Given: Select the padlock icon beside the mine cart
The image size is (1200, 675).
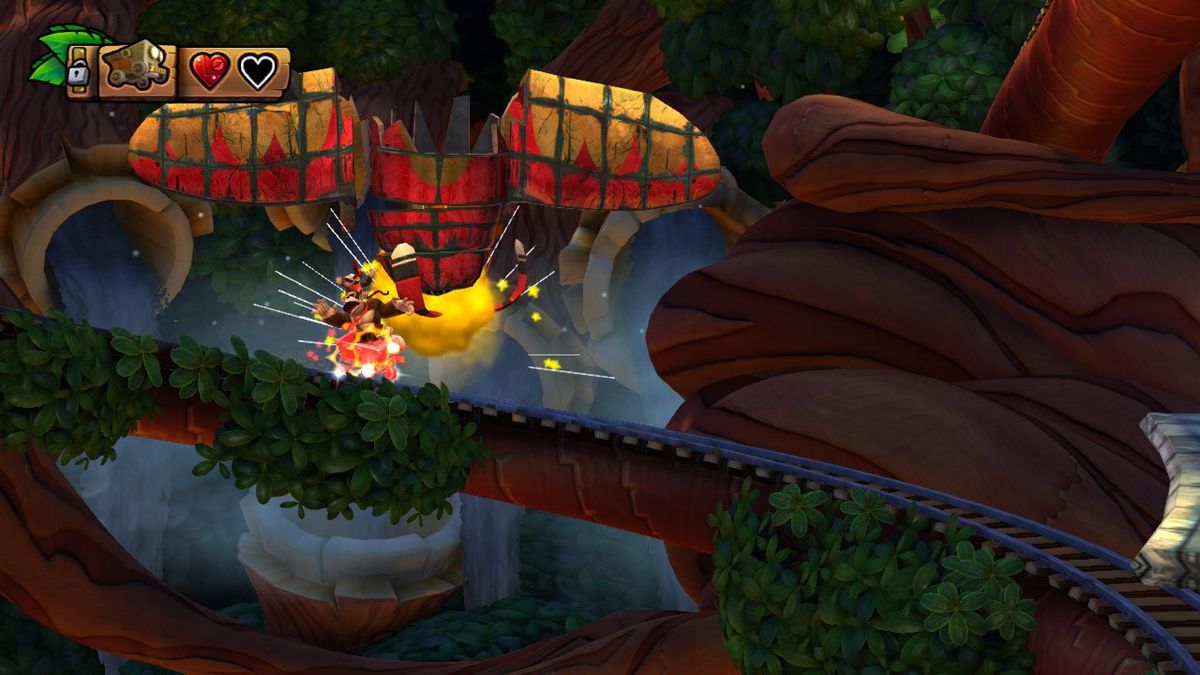Looking at the screenshot, I should (78, 72).
